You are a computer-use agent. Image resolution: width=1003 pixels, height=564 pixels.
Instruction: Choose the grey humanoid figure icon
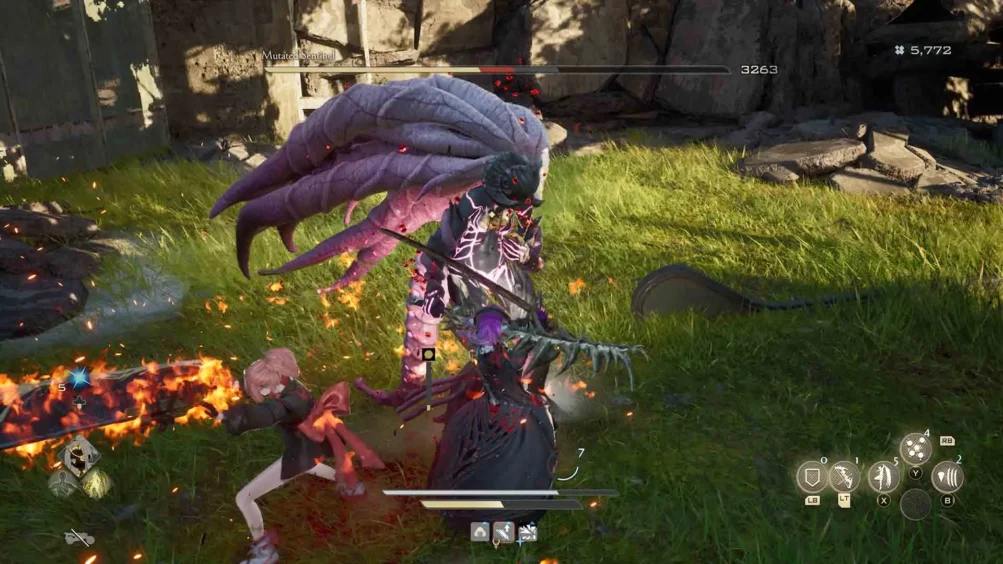62,484
